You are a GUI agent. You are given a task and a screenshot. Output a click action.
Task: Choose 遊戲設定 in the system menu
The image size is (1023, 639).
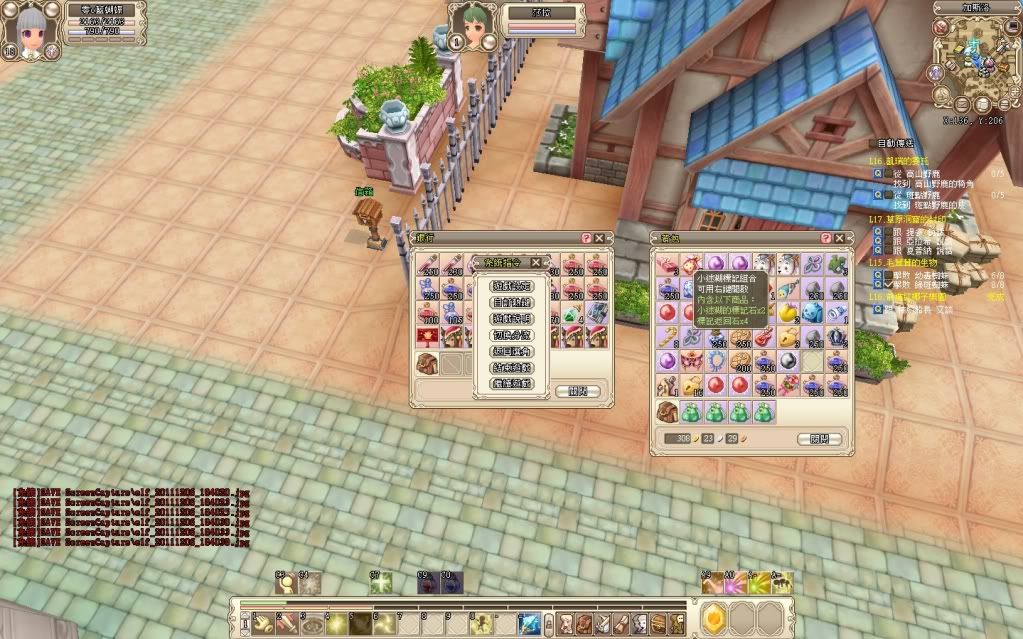pyautogui.click(x=511, y=286)
